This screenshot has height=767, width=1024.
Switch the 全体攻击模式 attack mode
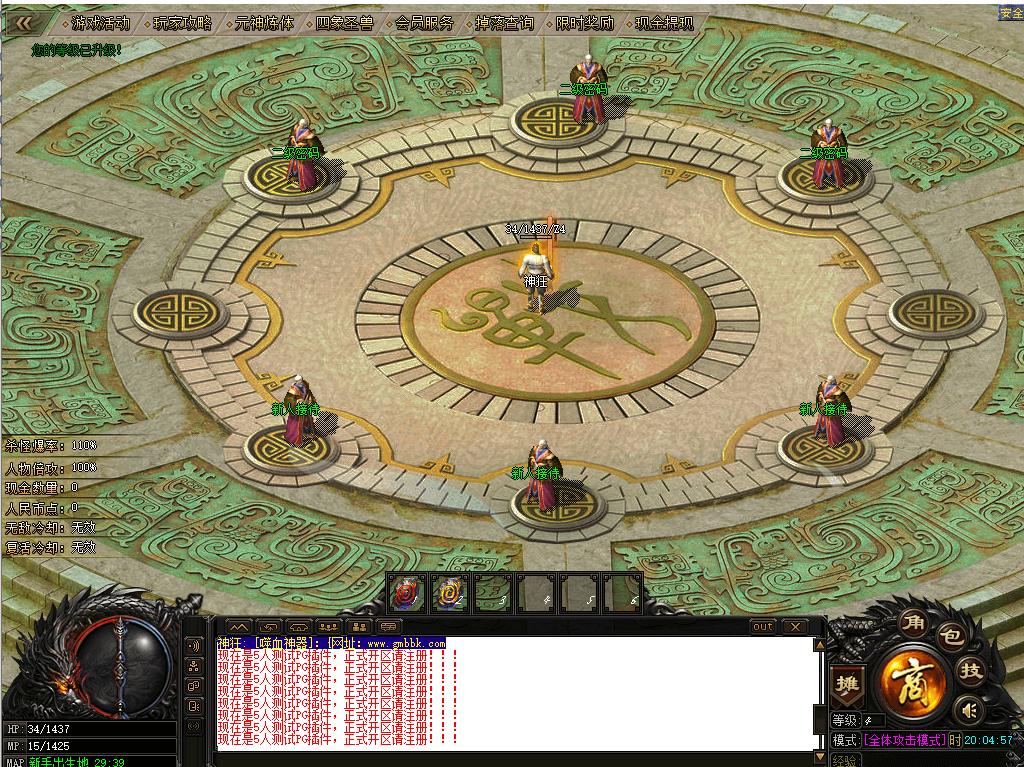click(x=905, y=740)
